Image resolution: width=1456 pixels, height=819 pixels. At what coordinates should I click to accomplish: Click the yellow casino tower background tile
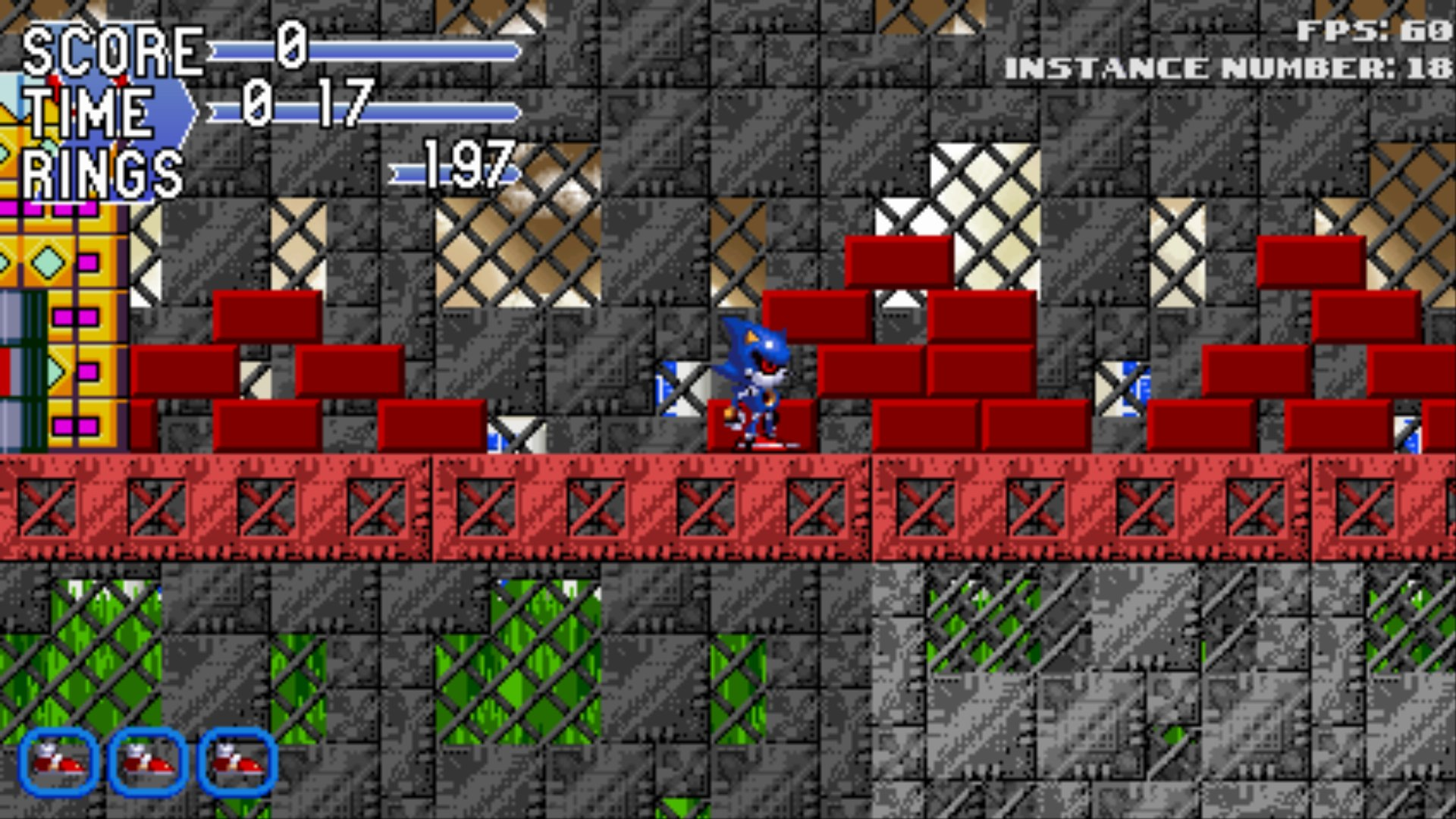click(x=61, y=303)
